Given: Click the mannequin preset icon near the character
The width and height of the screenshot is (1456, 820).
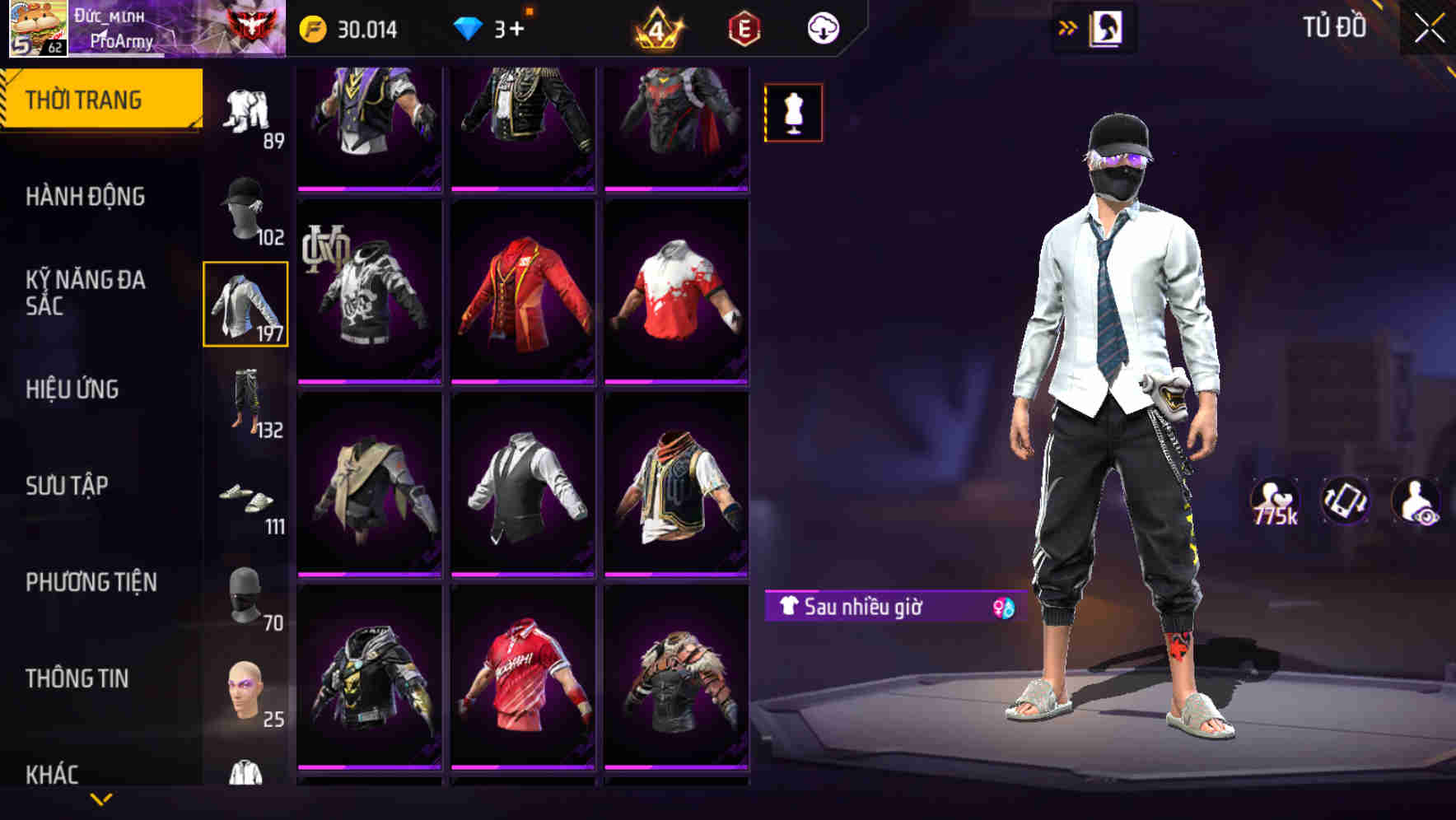Looking at the screenshot, I should (792, 112).
